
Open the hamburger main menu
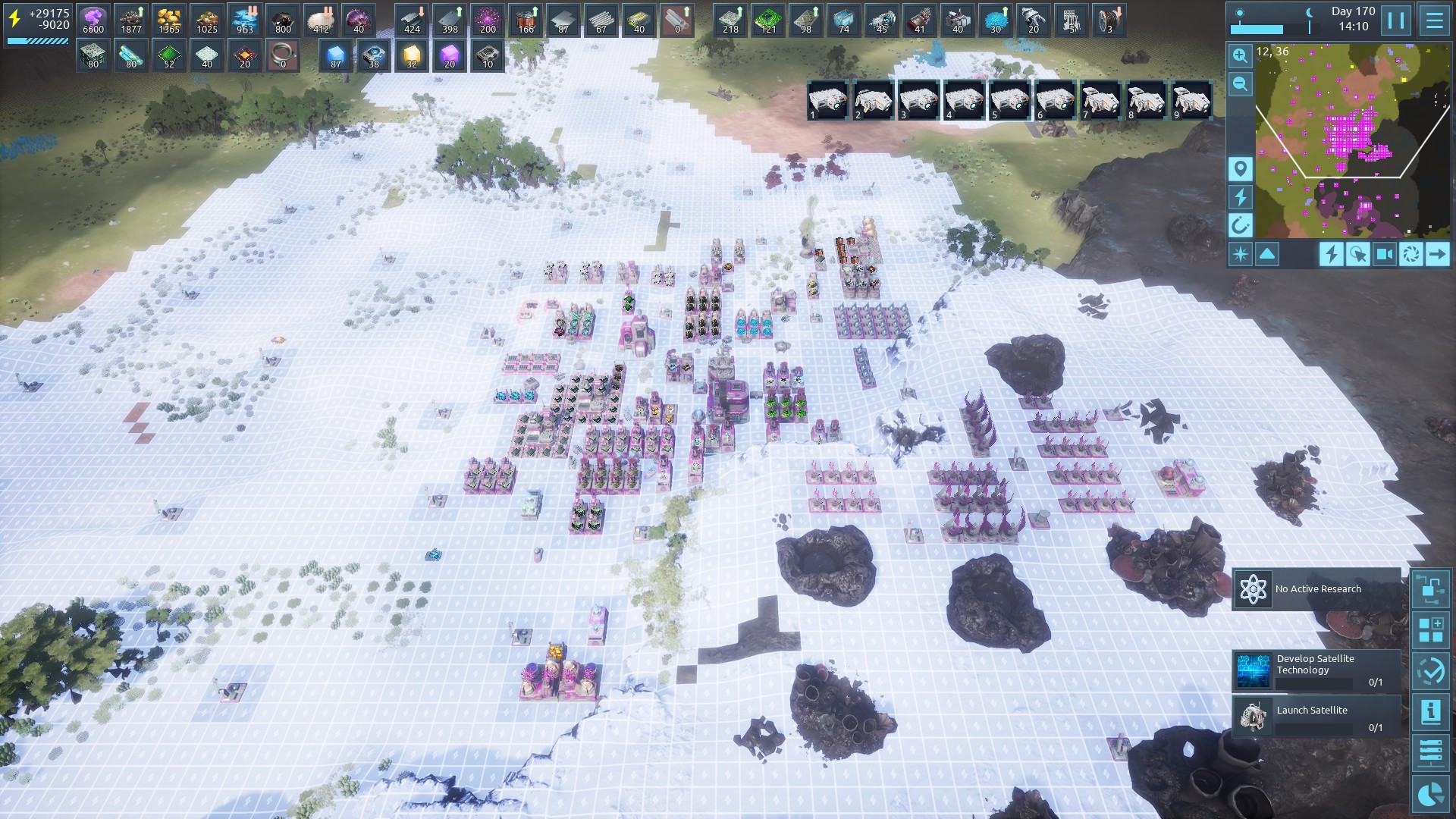(1434, 20)
